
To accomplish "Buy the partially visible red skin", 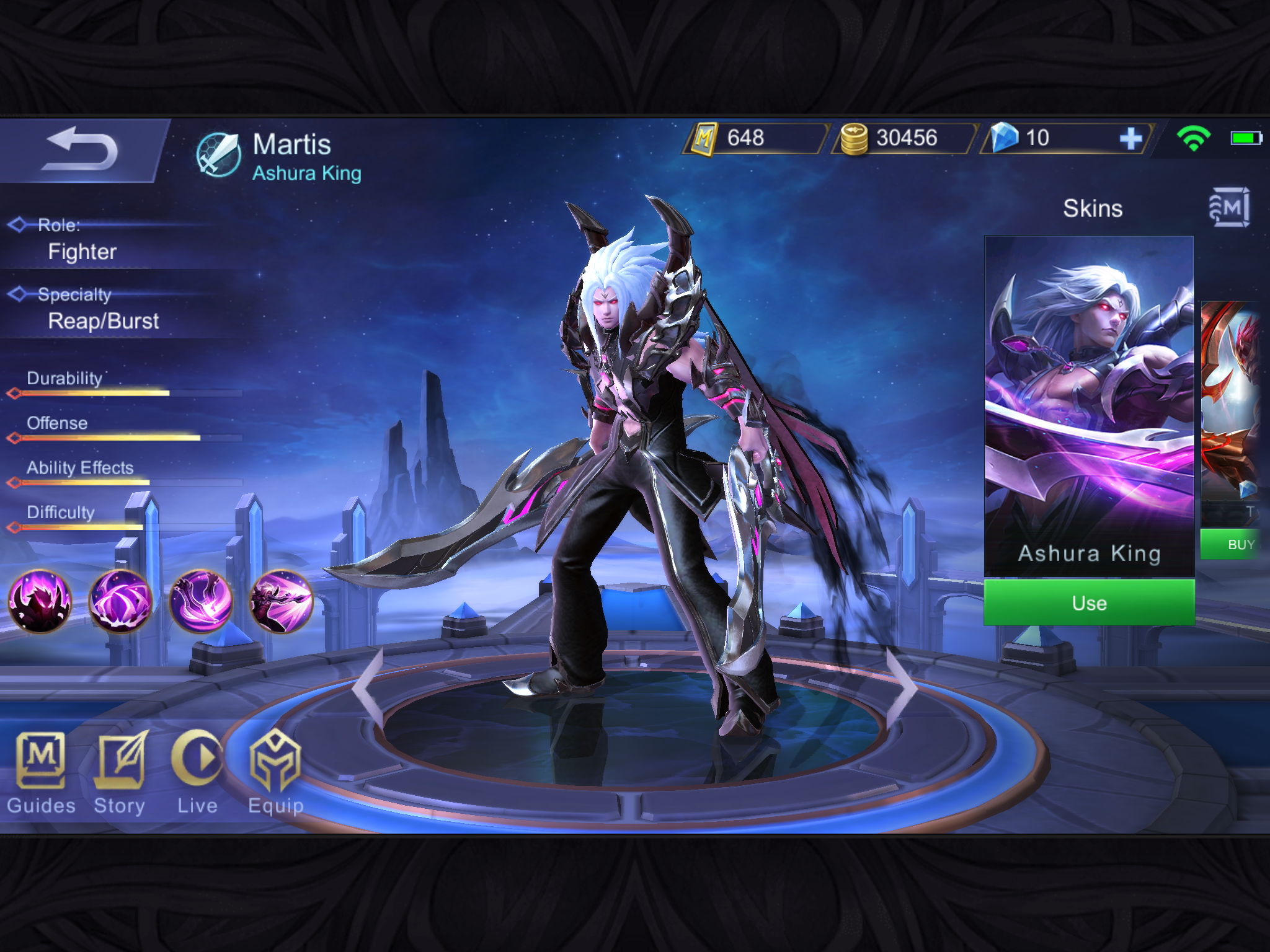I will coord(1234,545).
